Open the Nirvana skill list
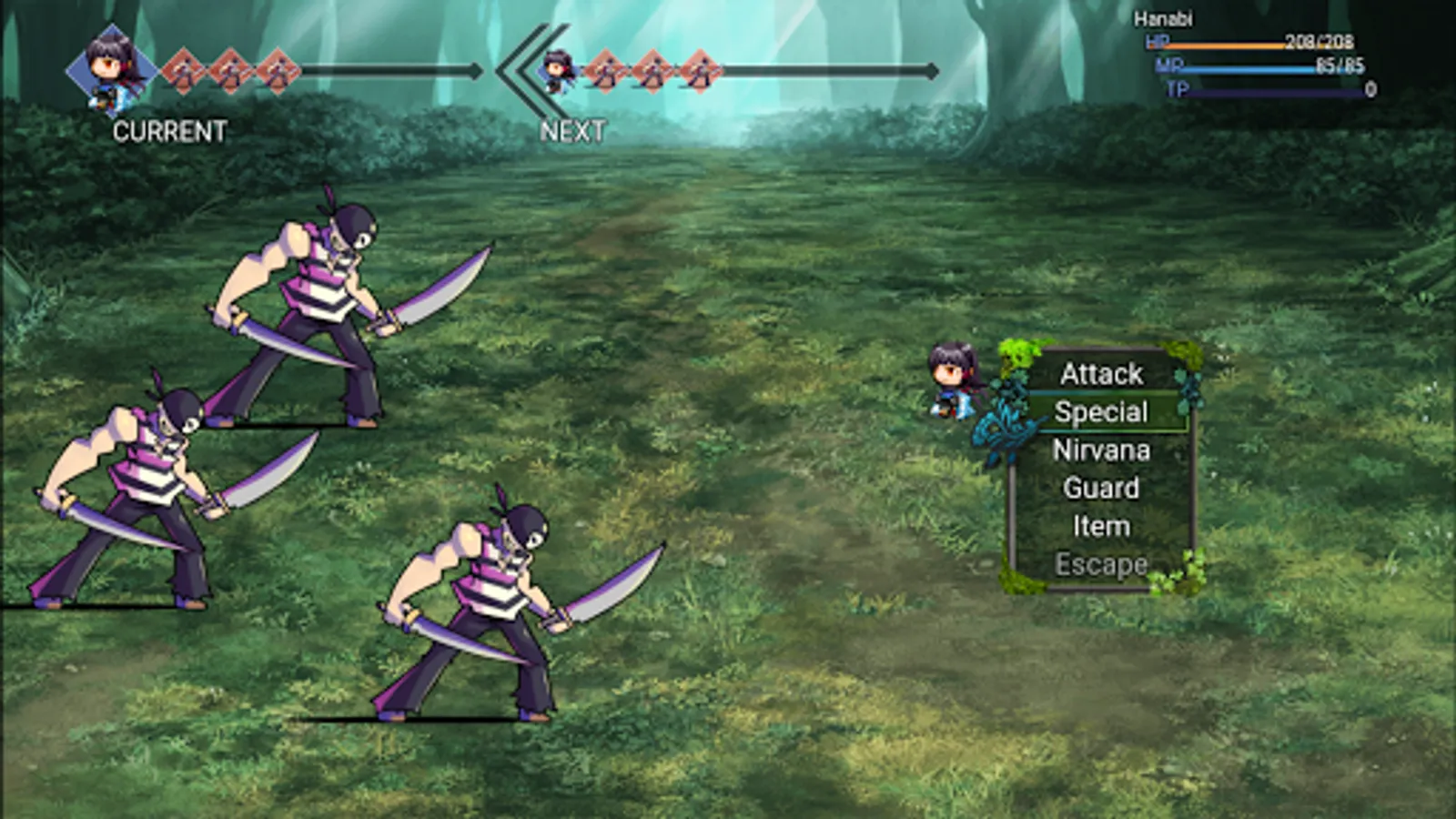The width and height of the screenshot is (1456, 819). 1101,450
